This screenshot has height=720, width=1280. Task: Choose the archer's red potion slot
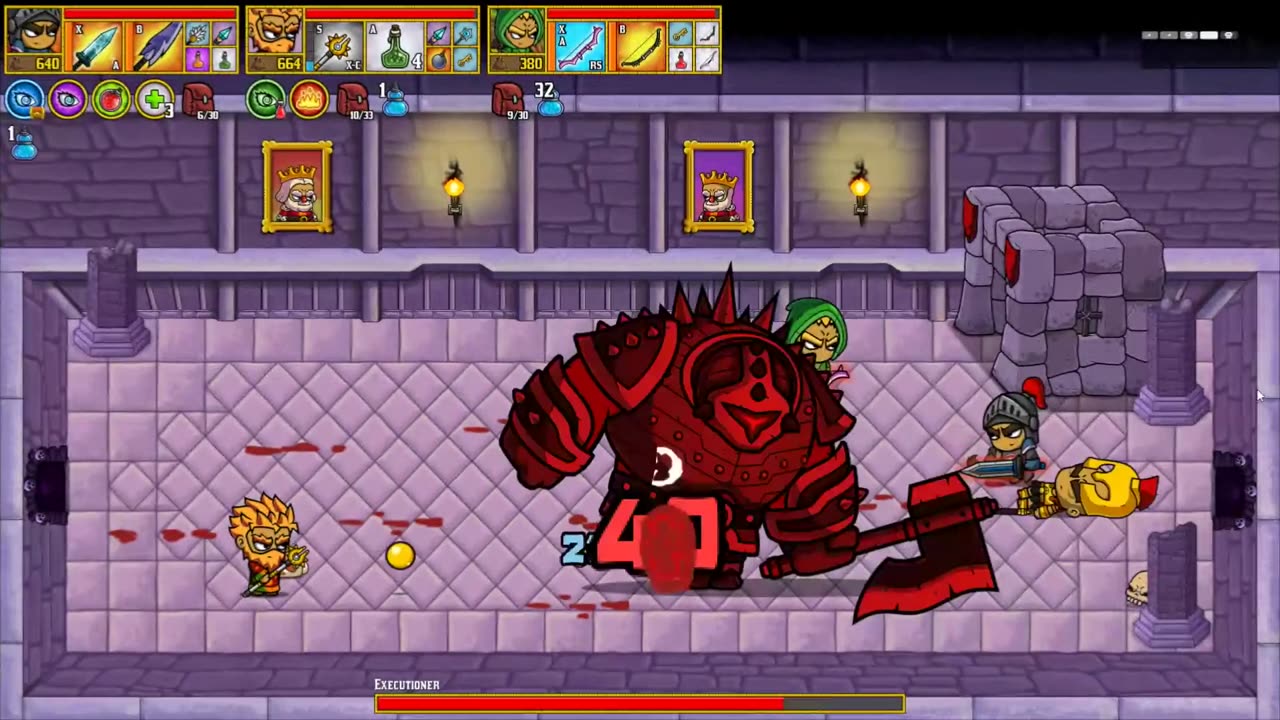[x=680, y=60]
